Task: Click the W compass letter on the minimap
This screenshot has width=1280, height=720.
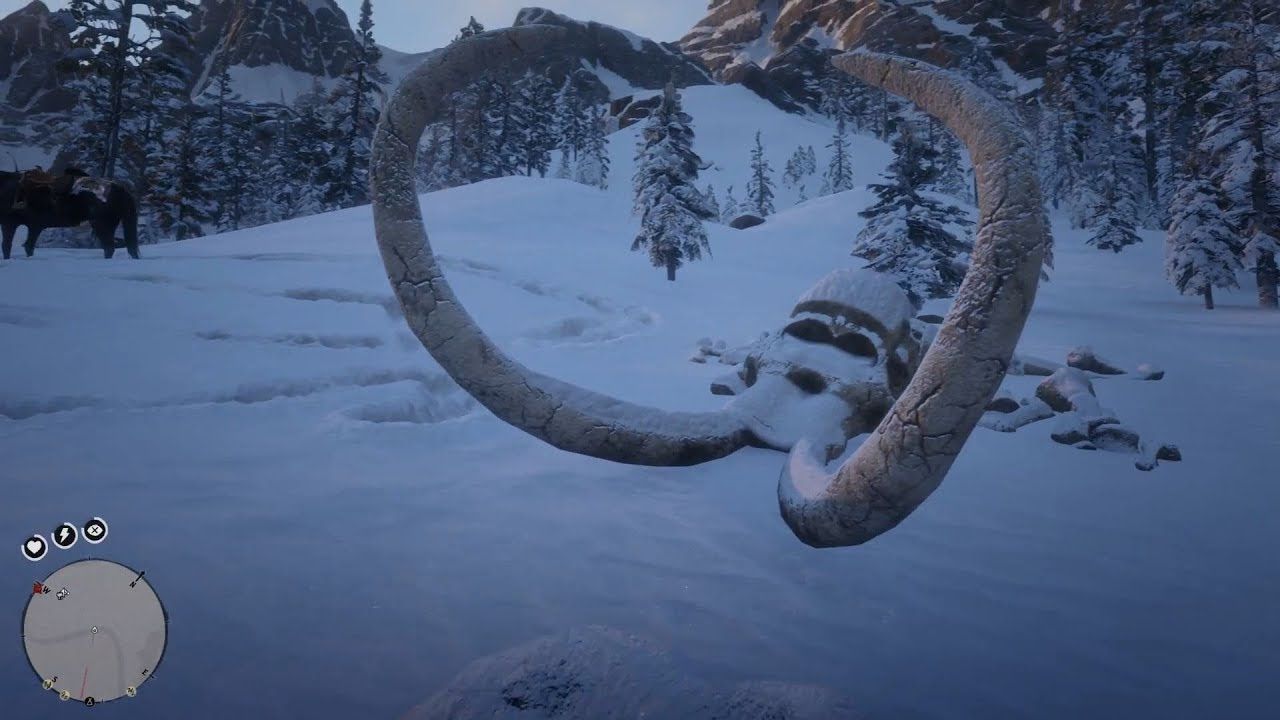Action: (45, 591)
